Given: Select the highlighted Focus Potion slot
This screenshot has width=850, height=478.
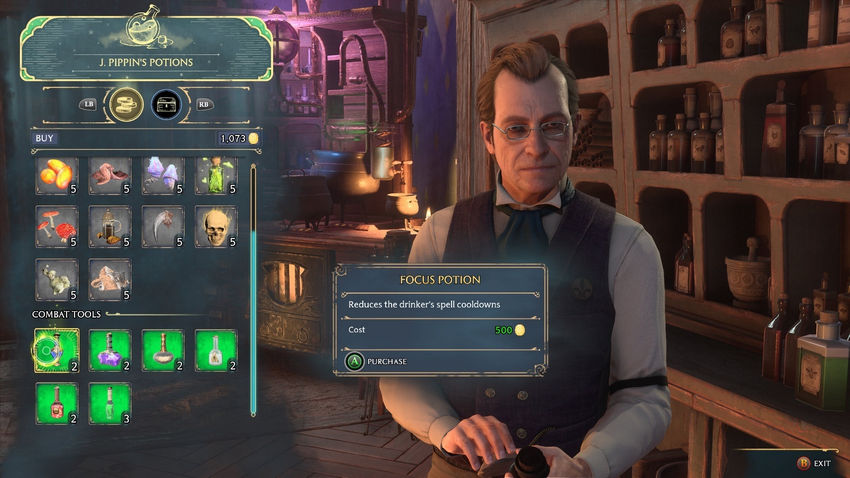Looking at the screenshot, I should [57, 350].
